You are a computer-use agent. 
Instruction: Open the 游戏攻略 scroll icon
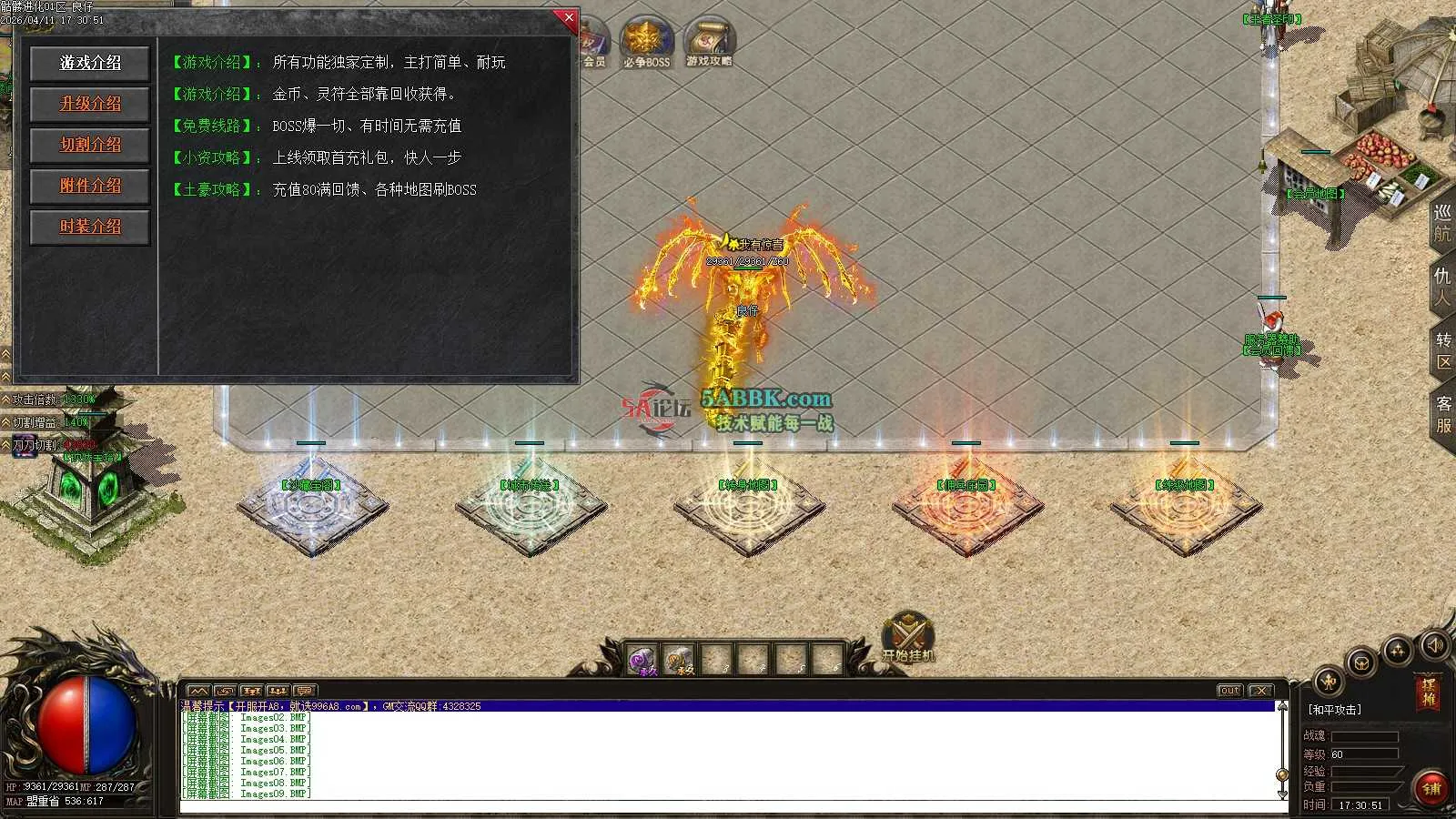click(709, 42)
